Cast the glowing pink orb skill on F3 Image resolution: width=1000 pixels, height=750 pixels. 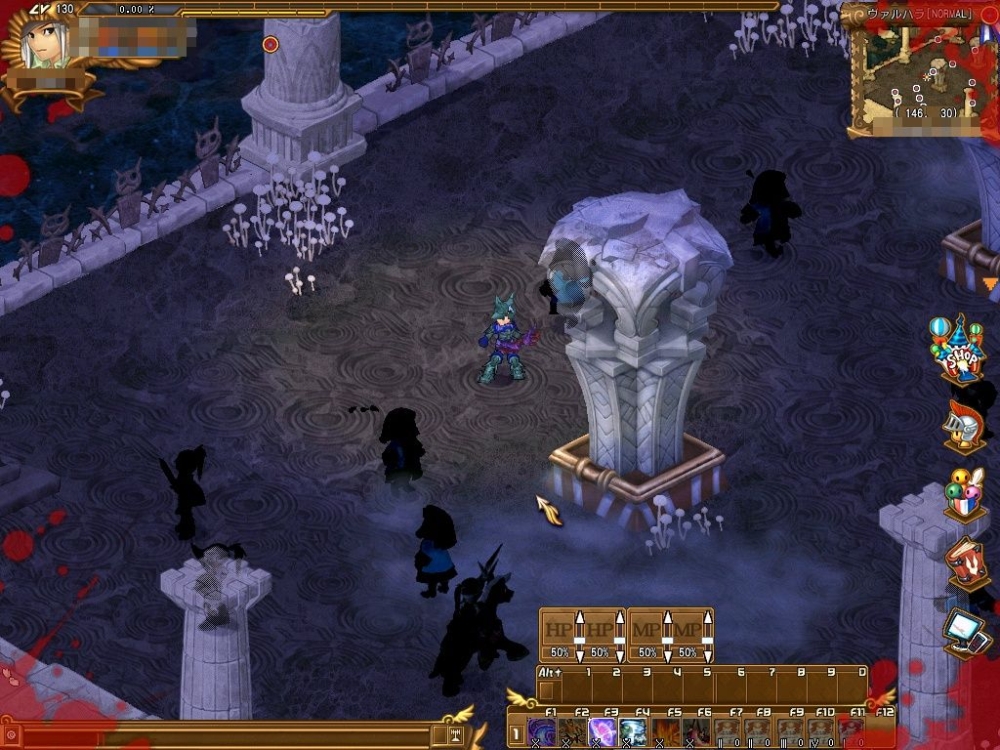pyautogui.click(x=604, y=731)
